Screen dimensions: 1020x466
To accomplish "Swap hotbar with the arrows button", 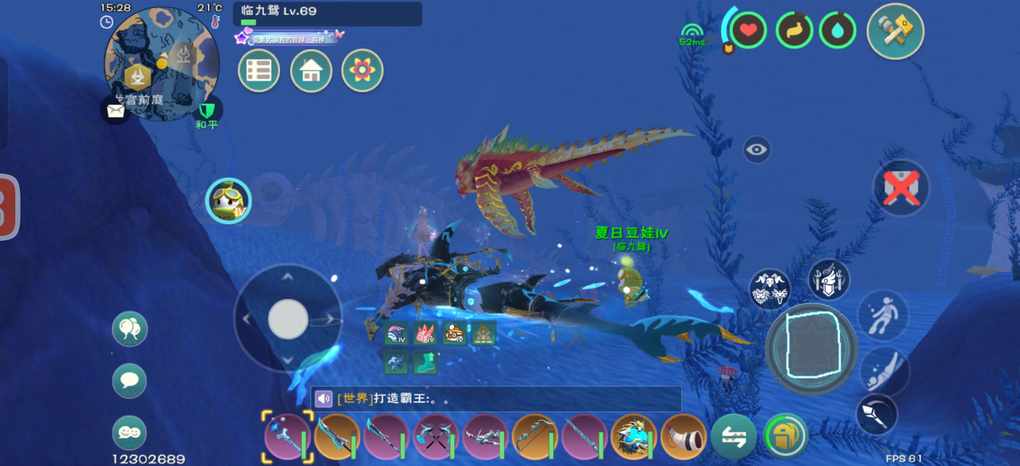I will coord(734,437).
